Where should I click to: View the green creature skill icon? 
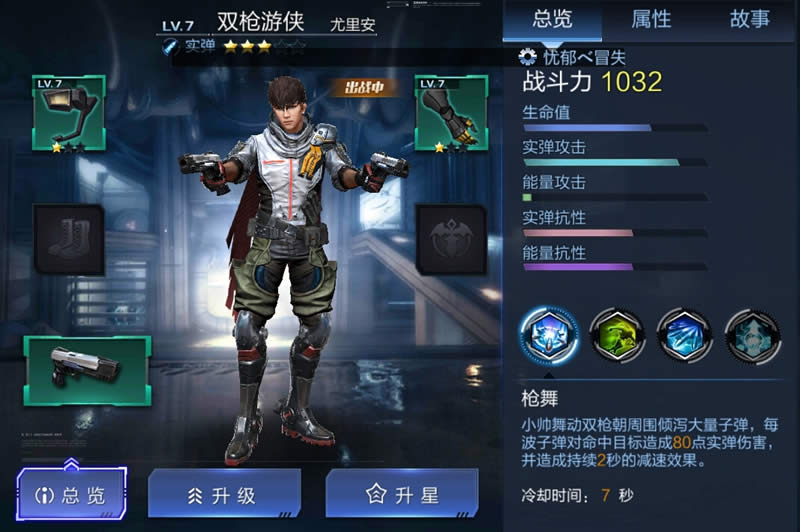(616, 336)
